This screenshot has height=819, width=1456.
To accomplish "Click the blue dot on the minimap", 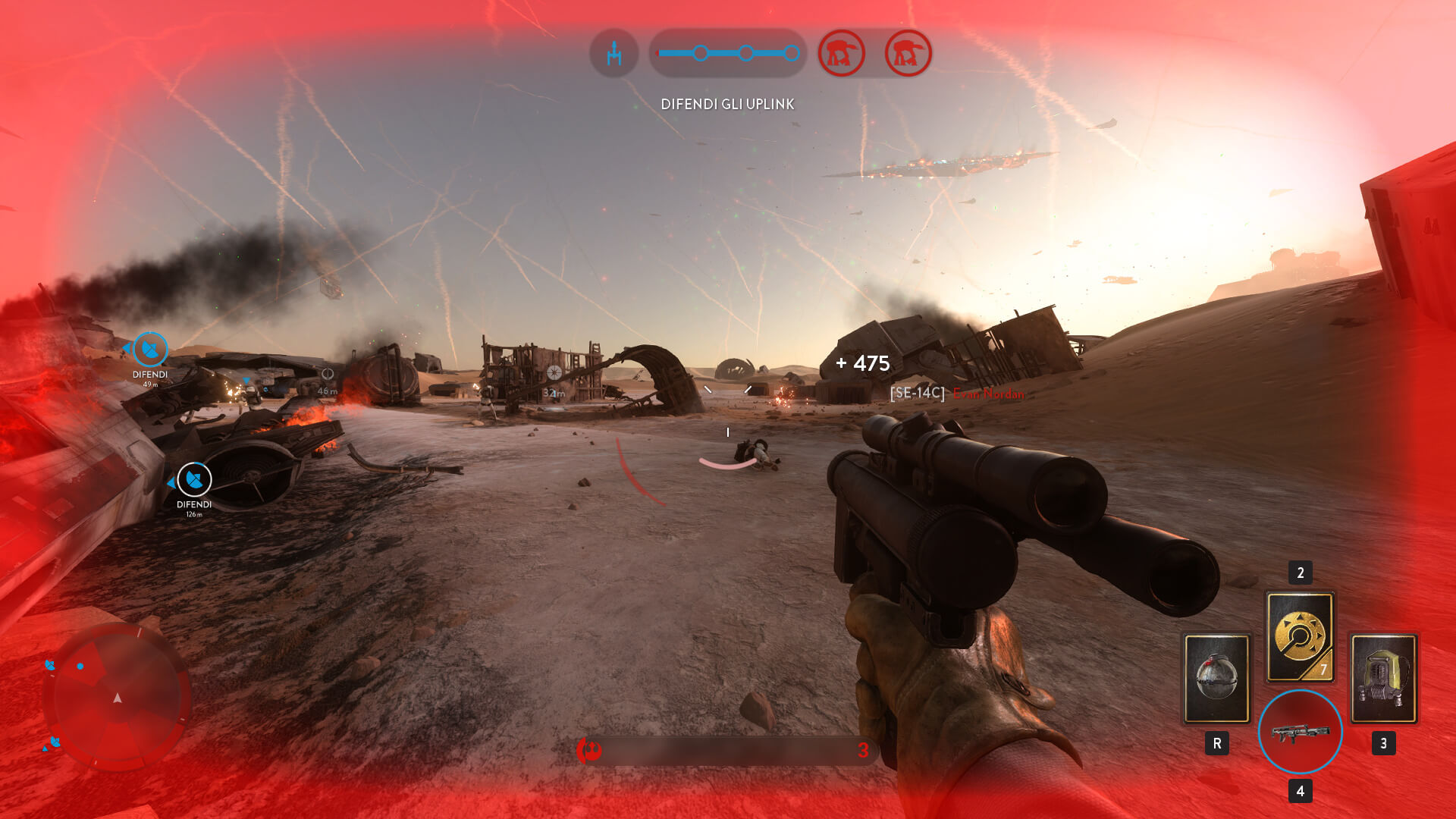I will [x=79, y=667].
